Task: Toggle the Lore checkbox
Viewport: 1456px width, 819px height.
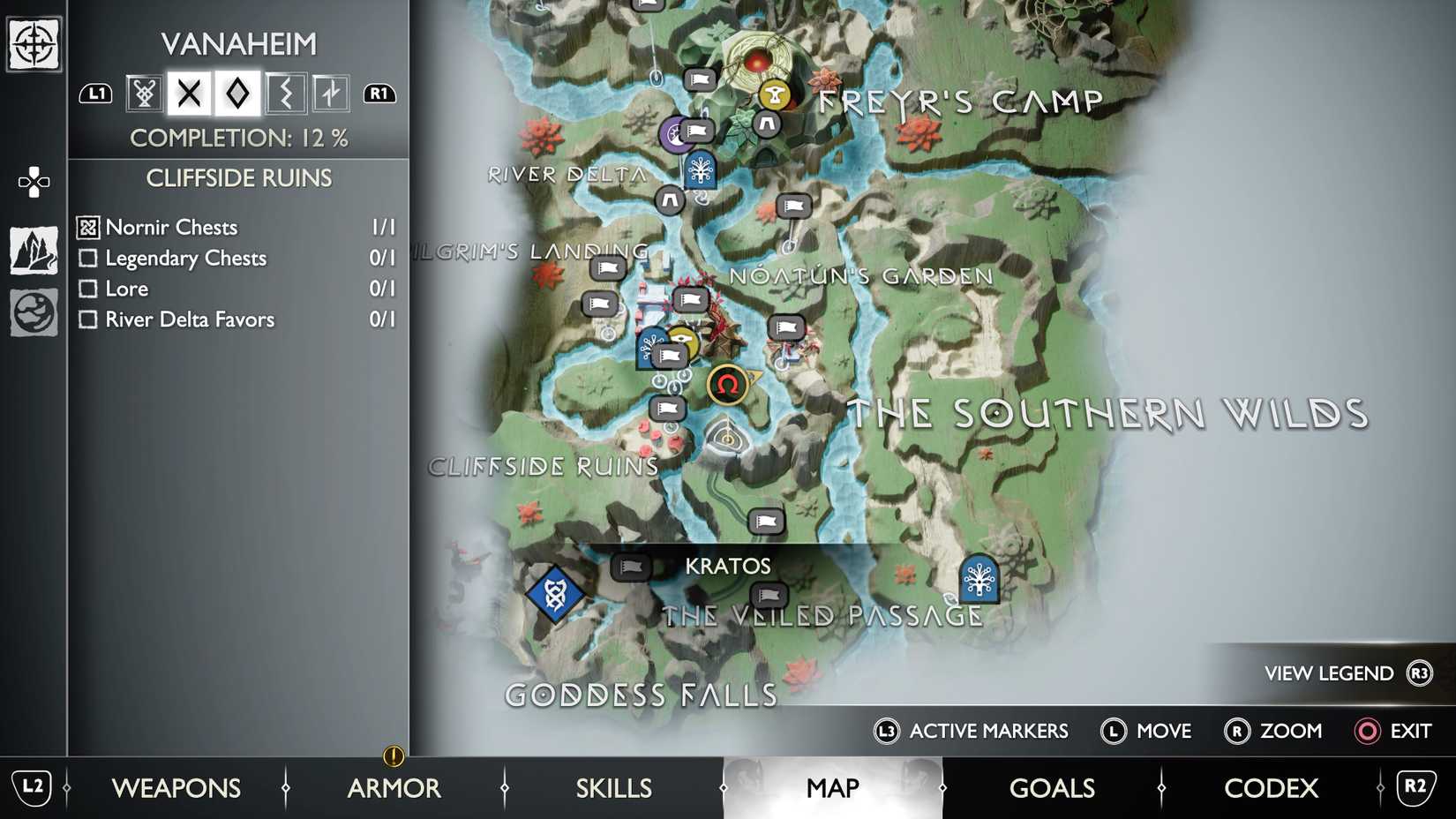Action: coord(88,289)
